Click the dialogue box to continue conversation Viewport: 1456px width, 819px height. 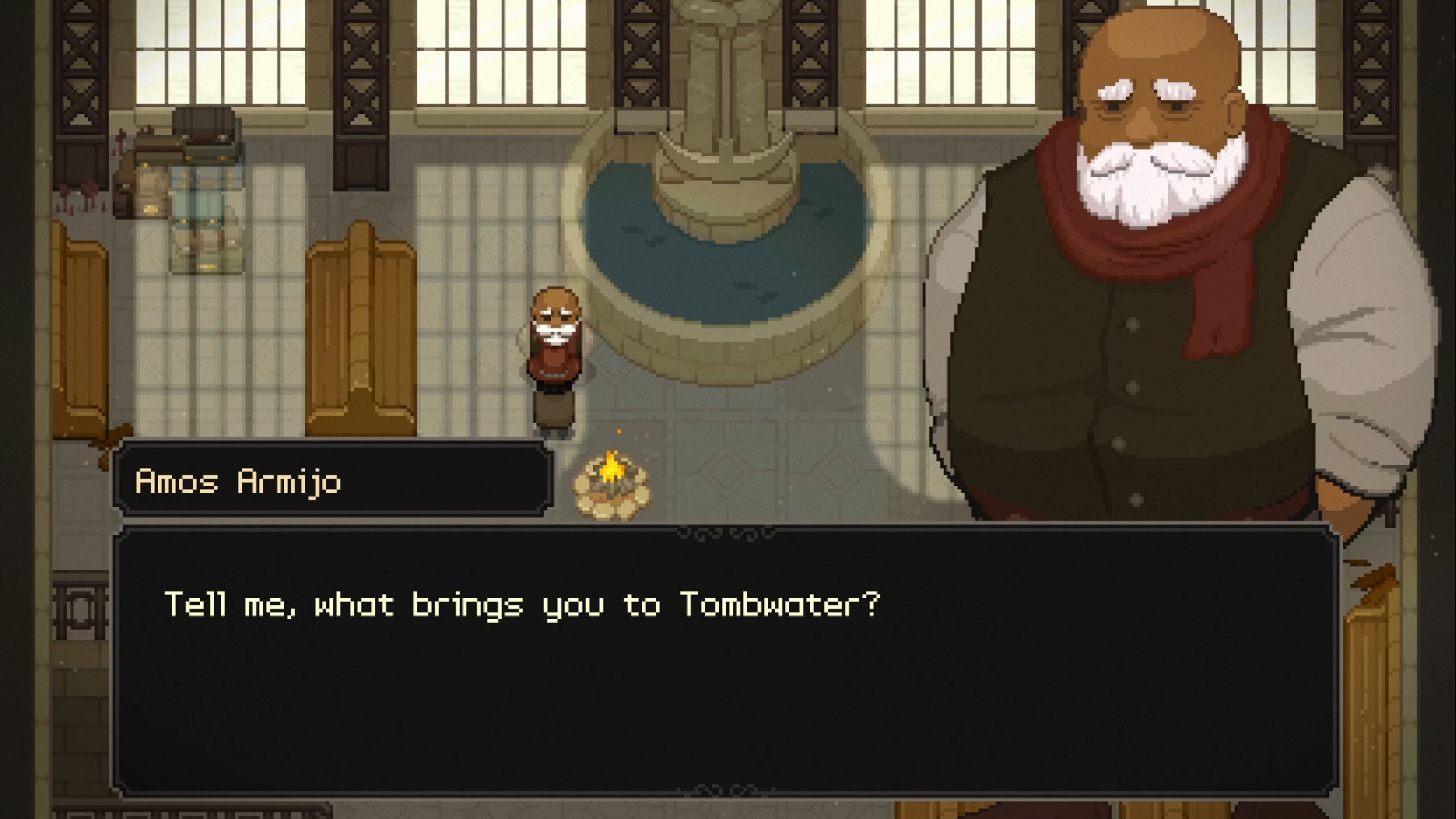click(x=725, y=660)
